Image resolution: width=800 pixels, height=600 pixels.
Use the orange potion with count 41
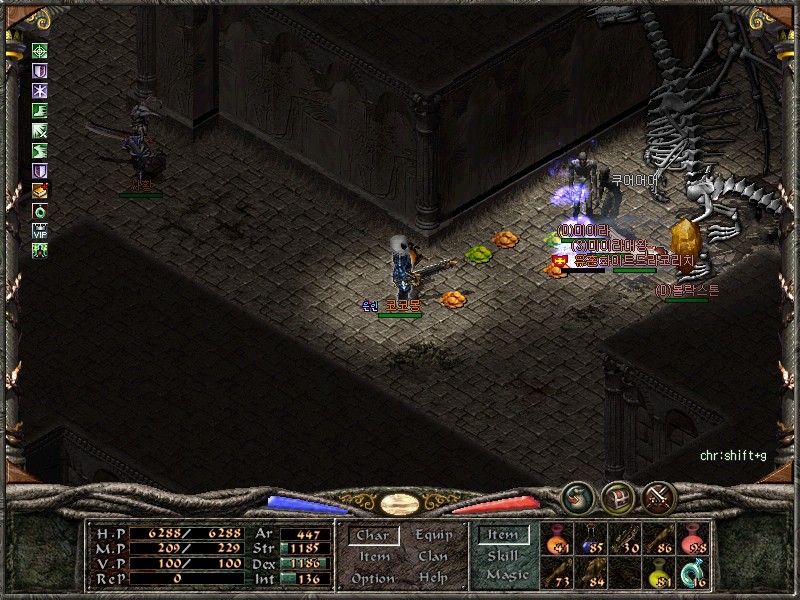(555, 539)
